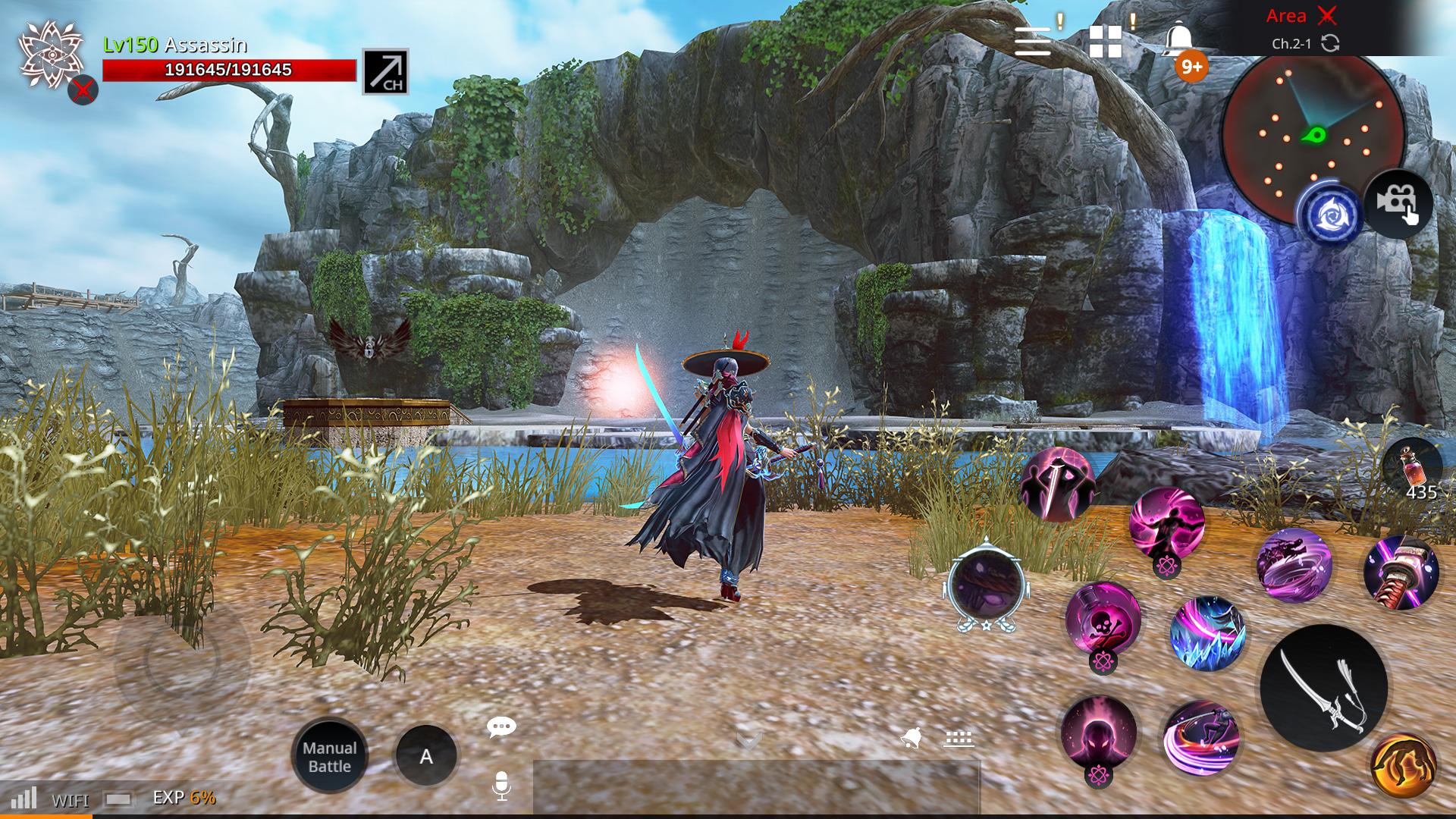Open the notification bell with 9+ badge
This screenshot has height=819, width=1456.
[1179, 41]
